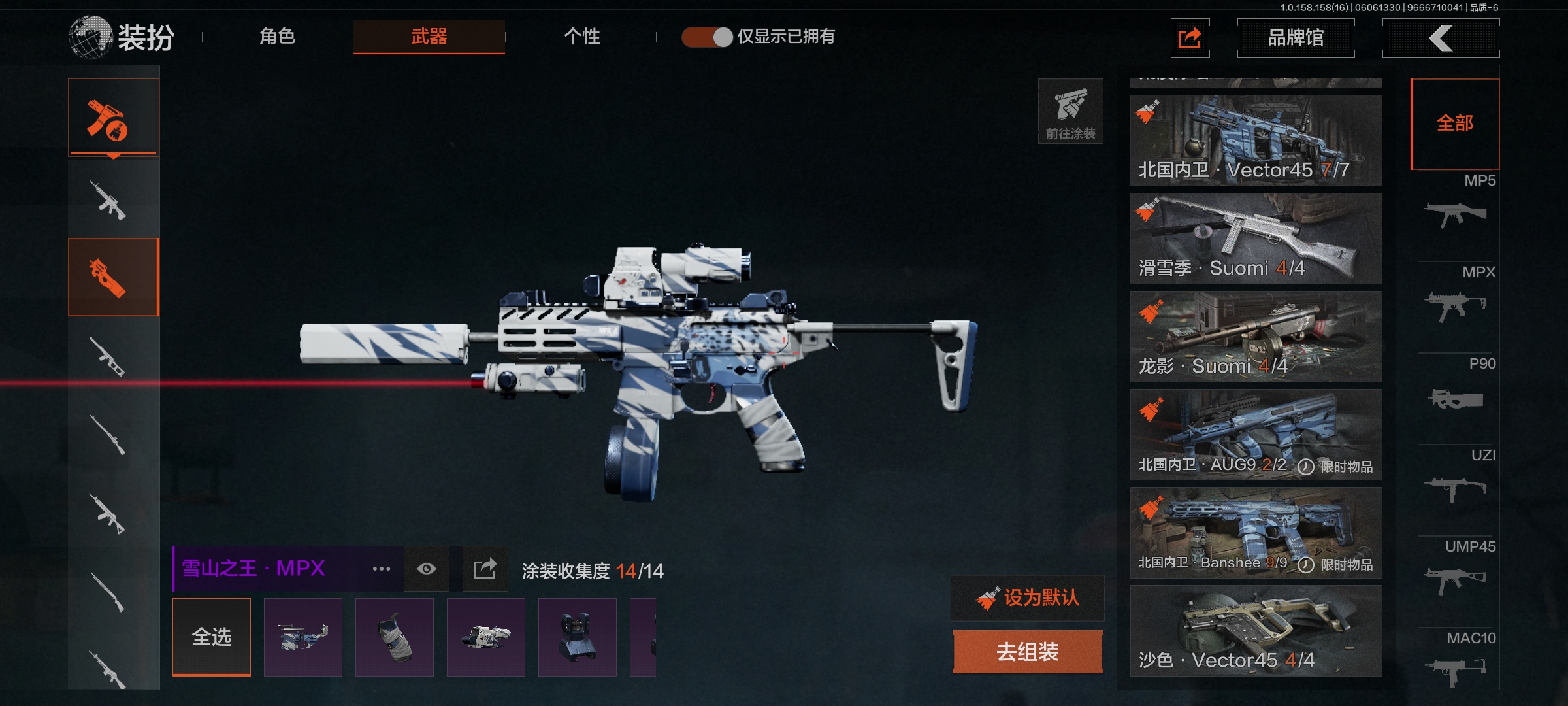Pick the 北国内卫 AUG9 skin

pyautogui.click(x=1256, y=435)
